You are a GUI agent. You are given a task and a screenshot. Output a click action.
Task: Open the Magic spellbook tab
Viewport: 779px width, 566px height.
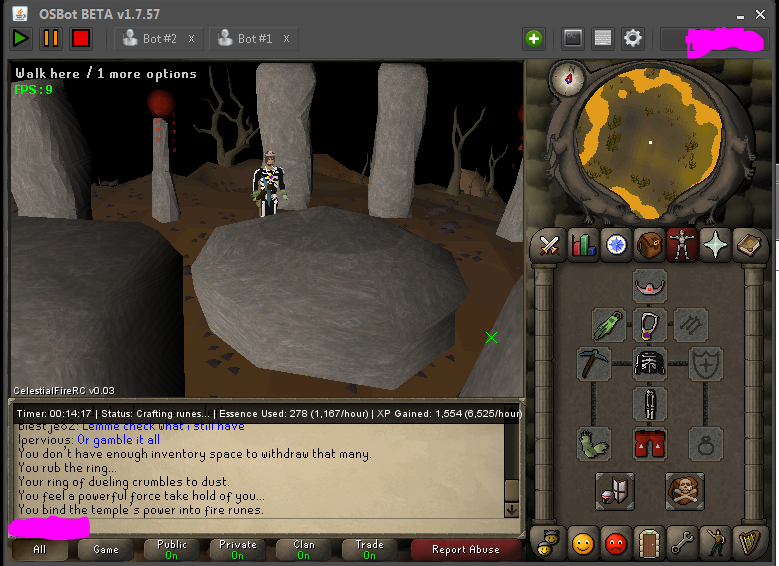(x=749, y=246)
